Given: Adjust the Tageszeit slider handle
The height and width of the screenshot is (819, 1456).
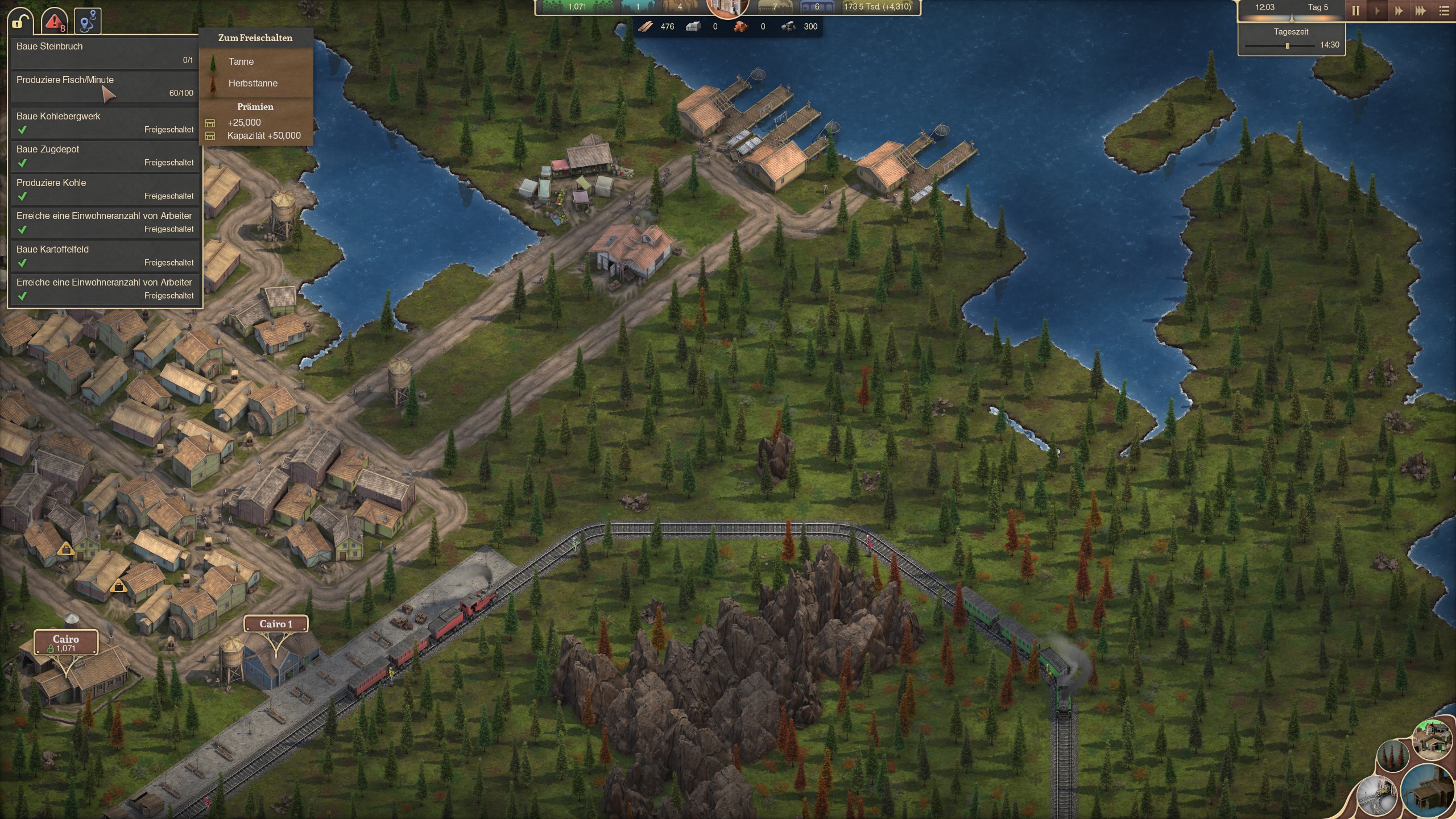Looking at the screenshot, I should pos(1288,46).
